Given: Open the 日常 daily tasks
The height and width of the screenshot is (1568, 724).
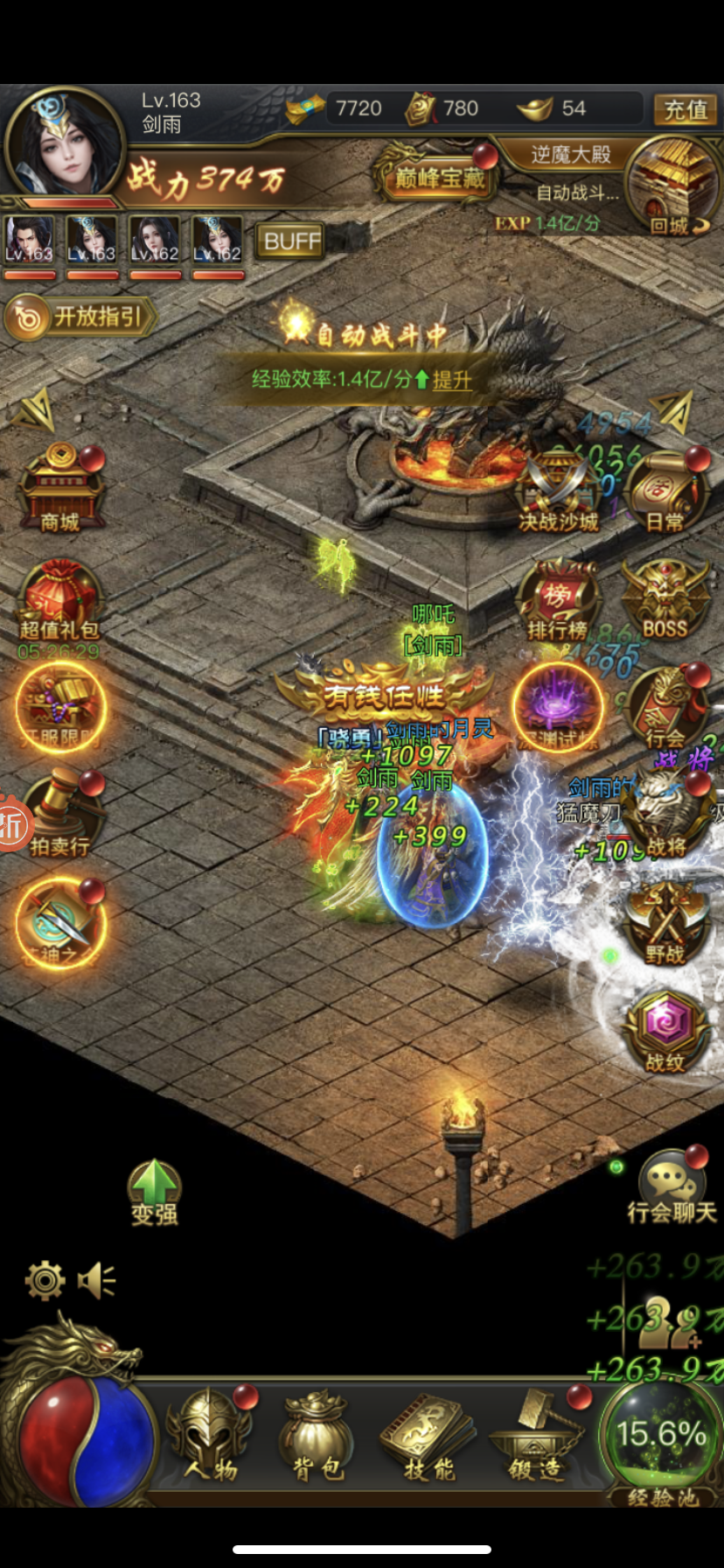Looking at the screenshot, I should pos(665,493).
